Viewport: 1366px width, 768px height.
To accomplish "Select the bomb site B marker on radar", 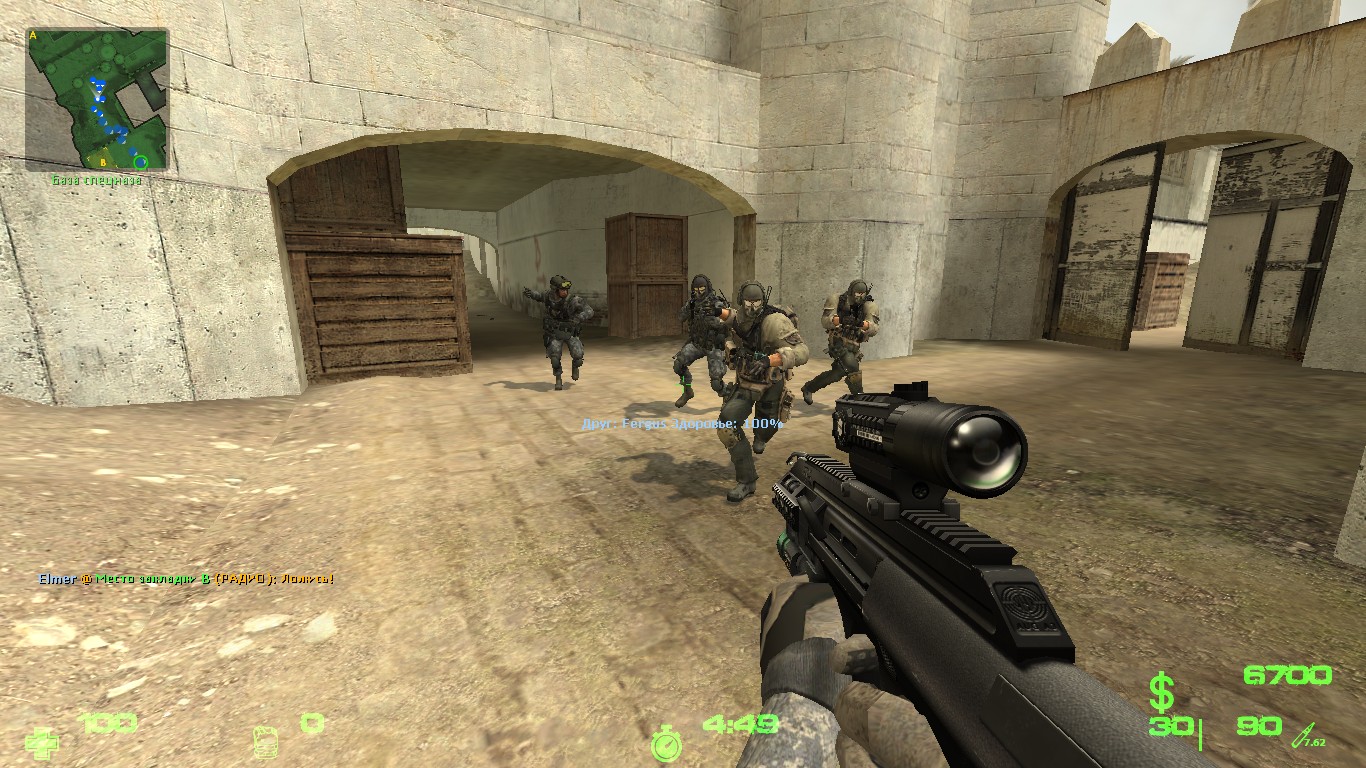I will point(103,160).
